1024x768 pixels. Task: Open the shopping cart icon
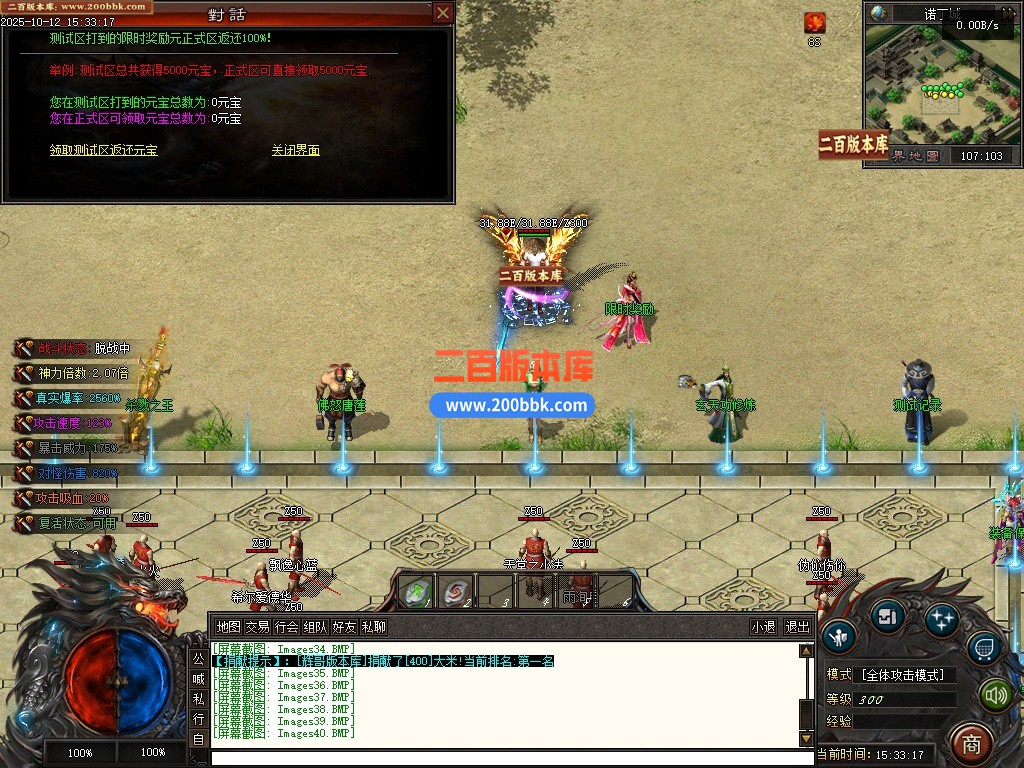(x=984, y=650)
